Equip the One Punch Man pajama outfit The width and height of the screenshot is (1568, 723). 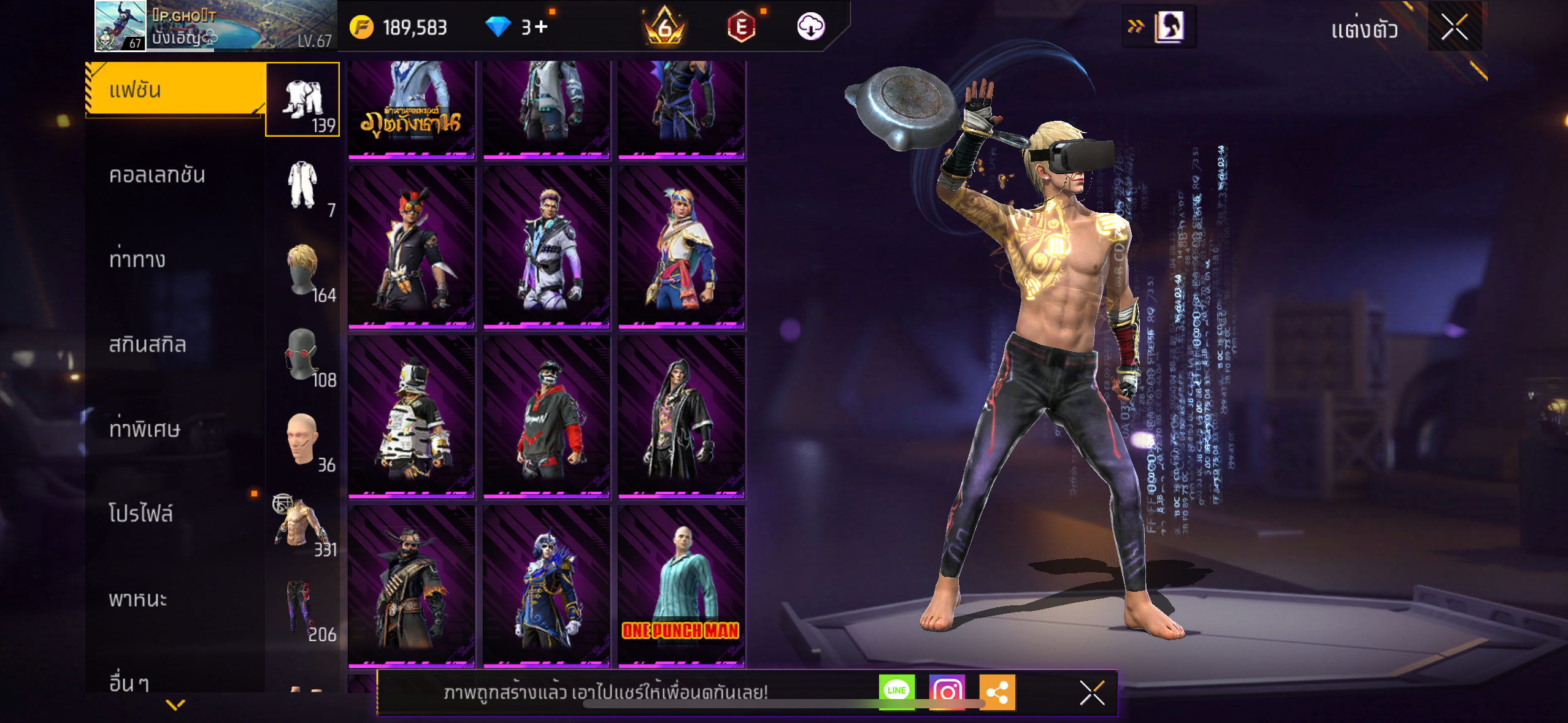[681, 586]
